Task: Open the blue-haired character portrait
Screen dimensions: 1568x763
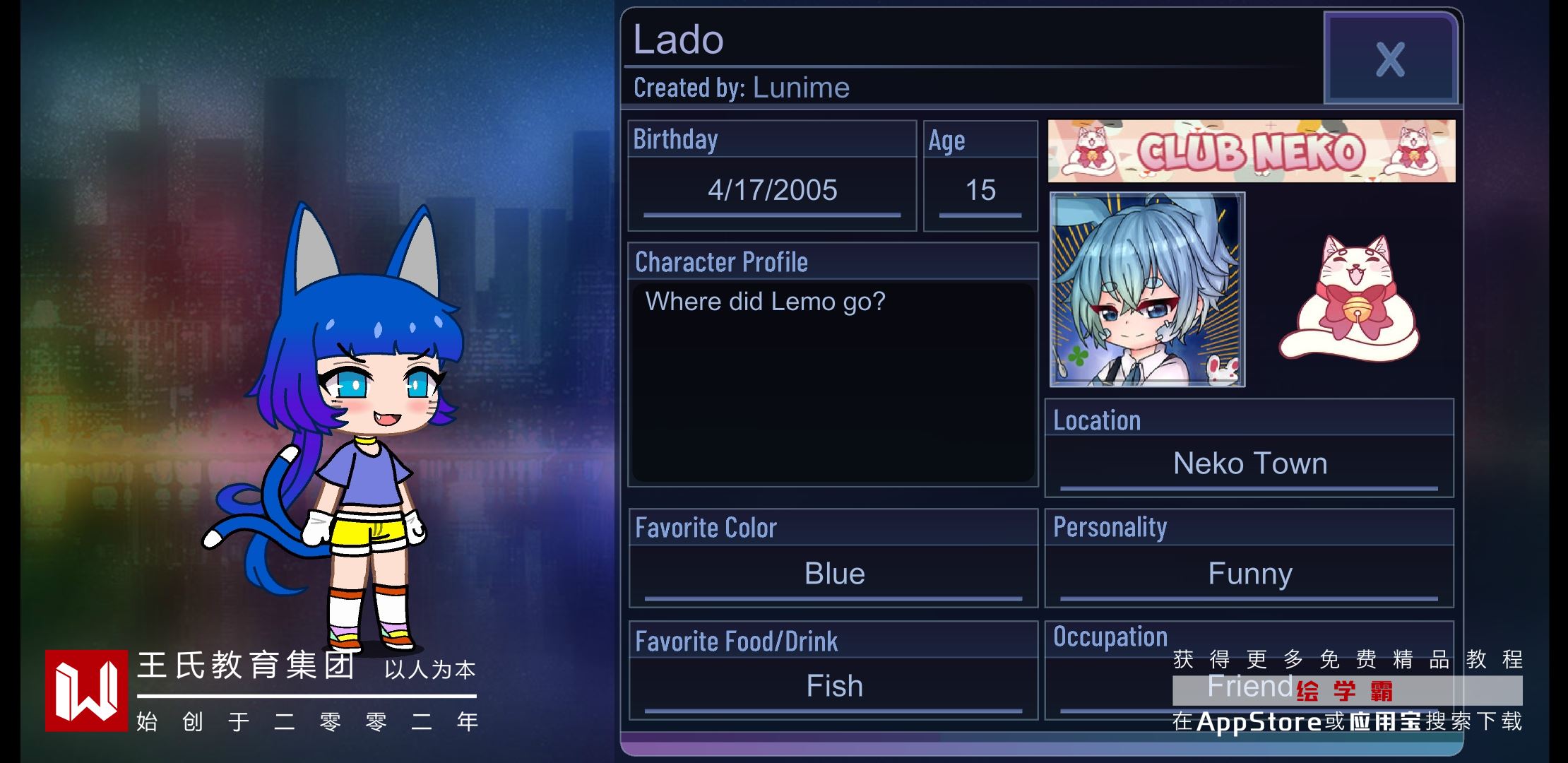Action: tap(1147, 290)
